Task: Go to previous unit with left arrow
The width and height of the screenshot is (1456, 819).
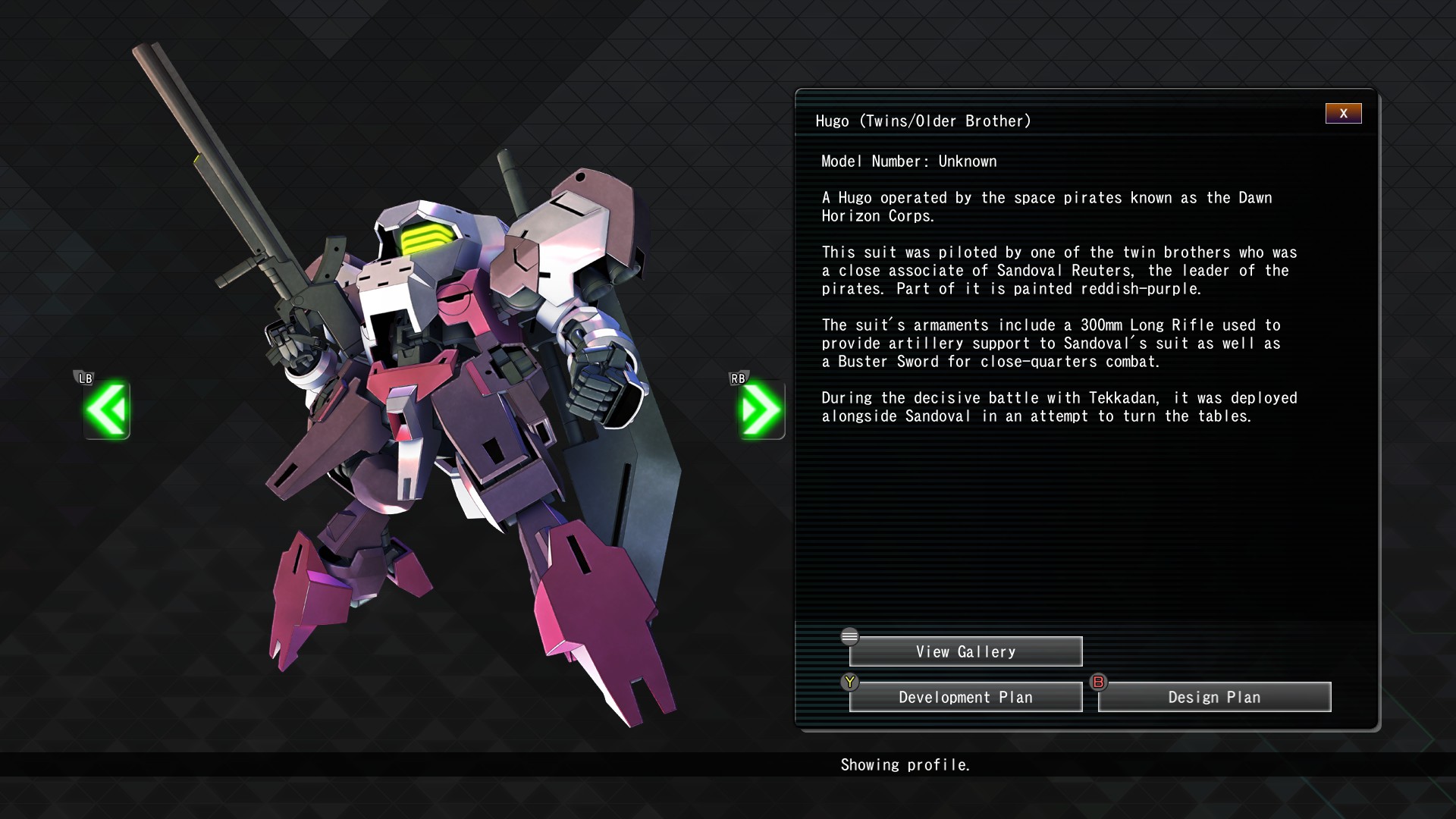Action: click(107, 410)
